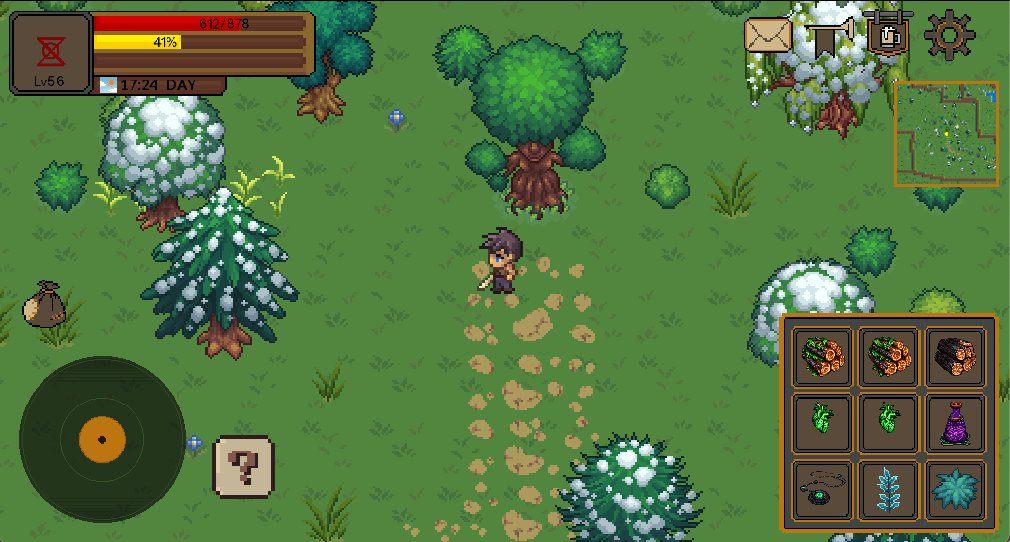Tap the question mark help button
Viewport: 1010px width, 542px height.
(x=243, y=465)
